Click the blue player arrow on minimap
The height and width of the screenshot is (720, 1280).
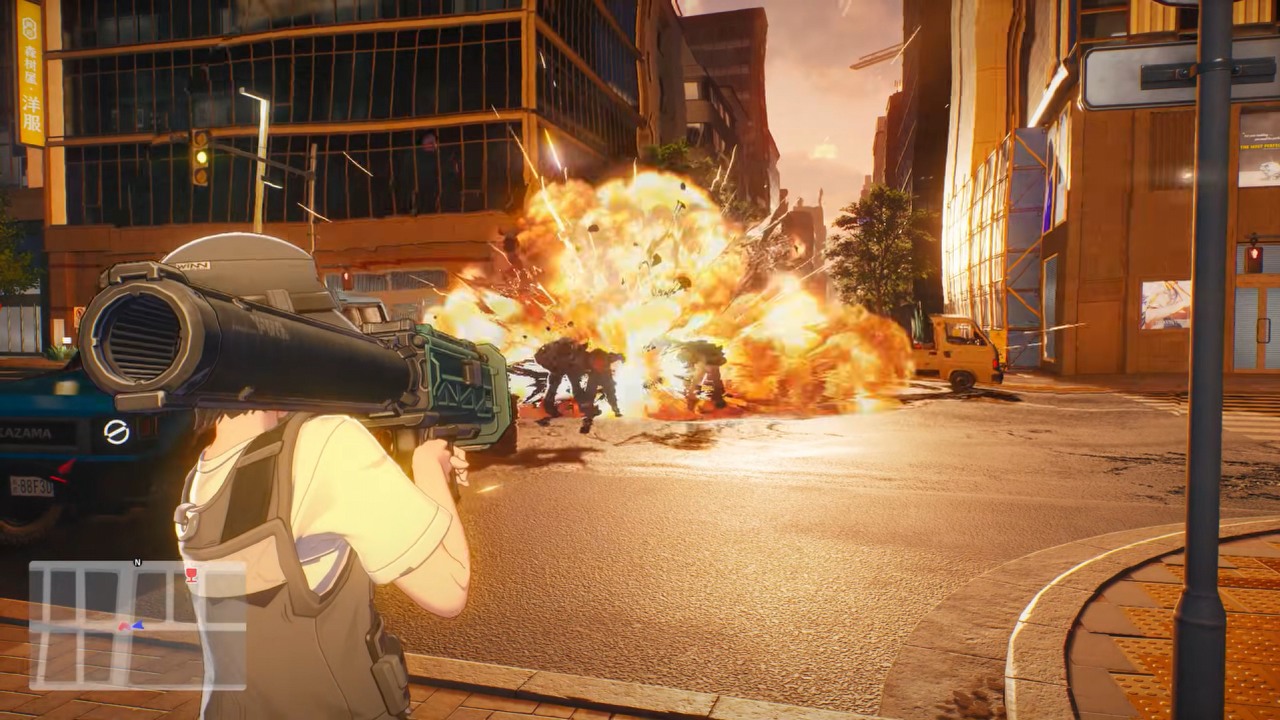(137, 626)
